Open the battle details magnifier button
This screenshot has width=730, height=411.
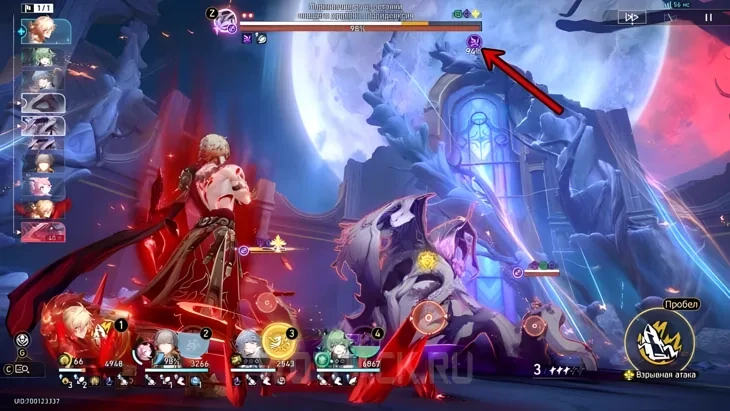point(21,369)
